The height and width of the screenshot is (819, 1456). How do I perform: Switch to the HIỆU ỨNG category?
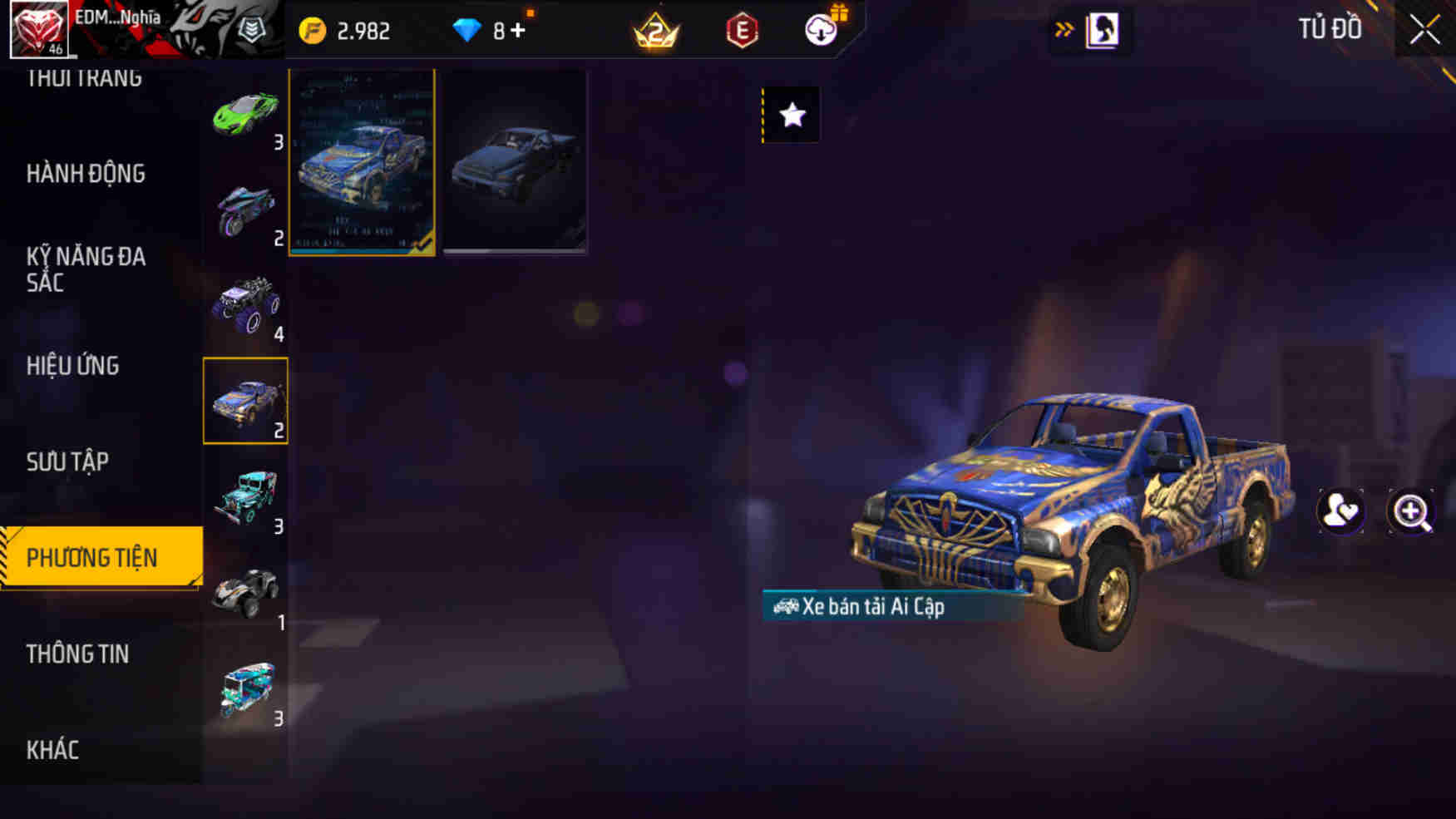pyautogui.click(x=73, y=366)
